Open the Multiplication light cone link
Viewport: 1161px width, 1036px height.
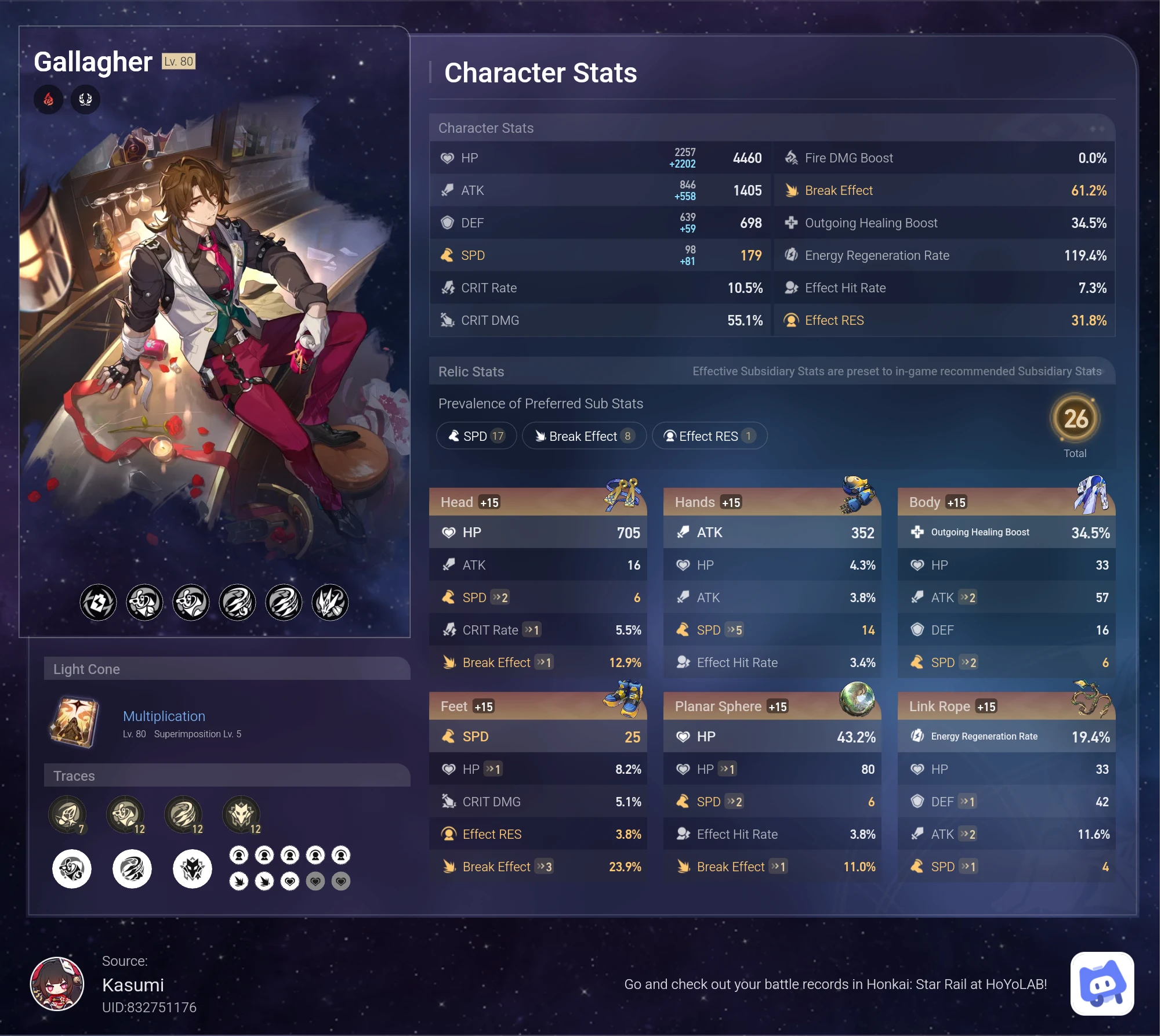click(x=164, y=716)
